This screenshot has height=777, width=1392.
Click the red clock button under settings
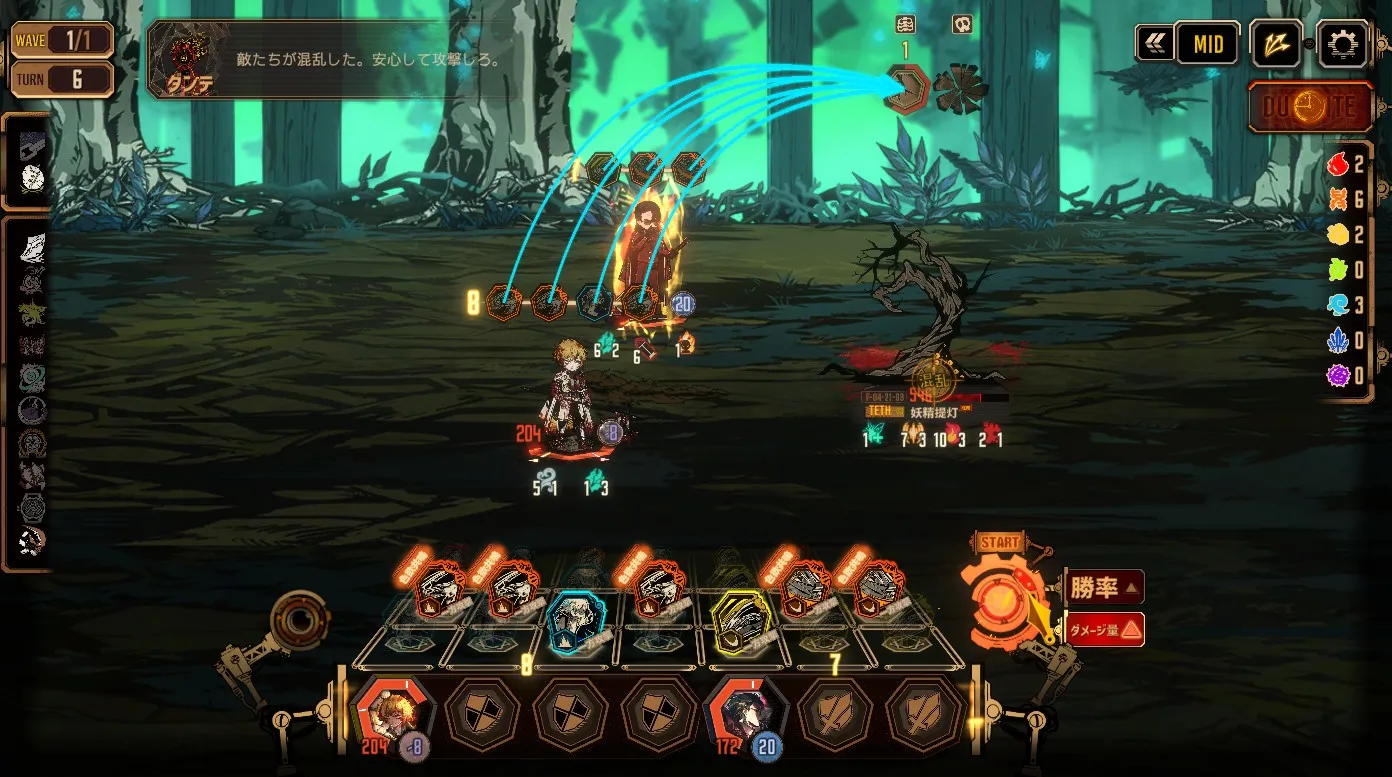tap(1309, 107)
